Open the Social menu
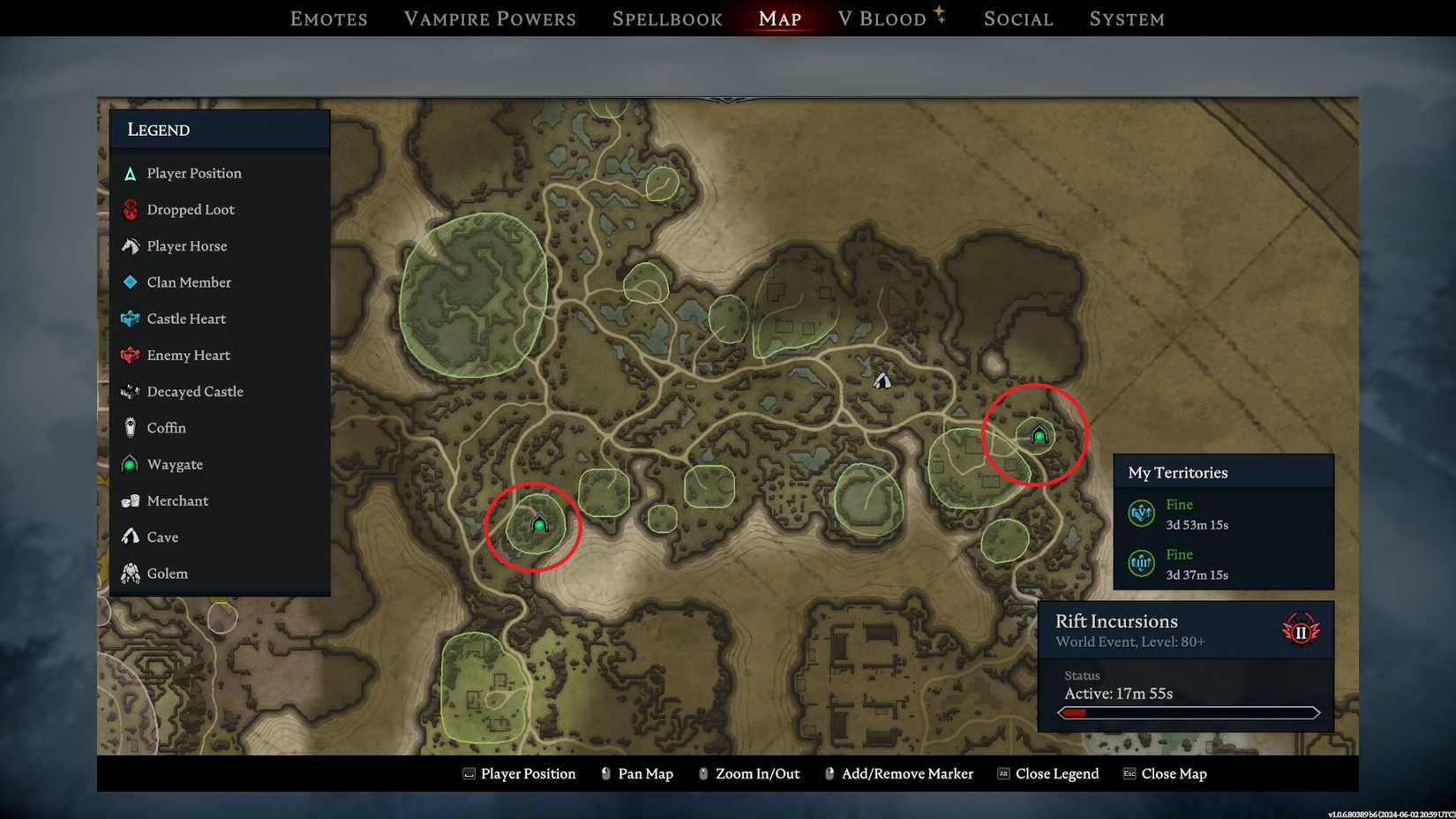The image size is (1456, 819). 1017,18
